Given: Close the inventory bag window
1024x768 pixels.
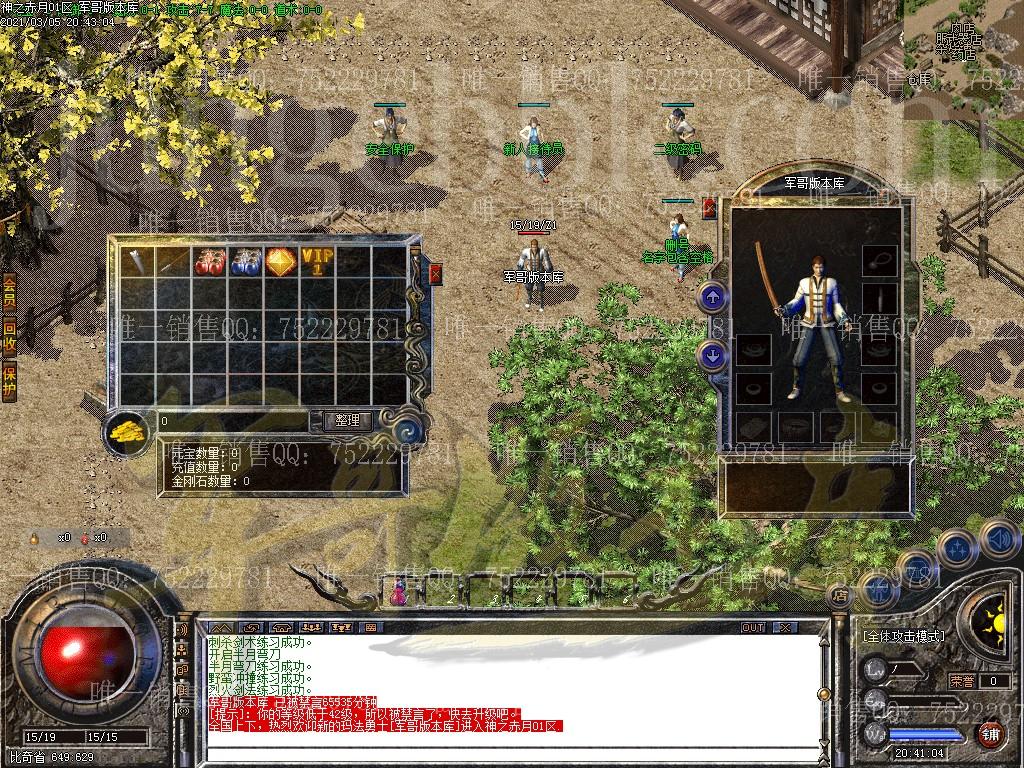Looking at the screenshot, I should (436, 273).
